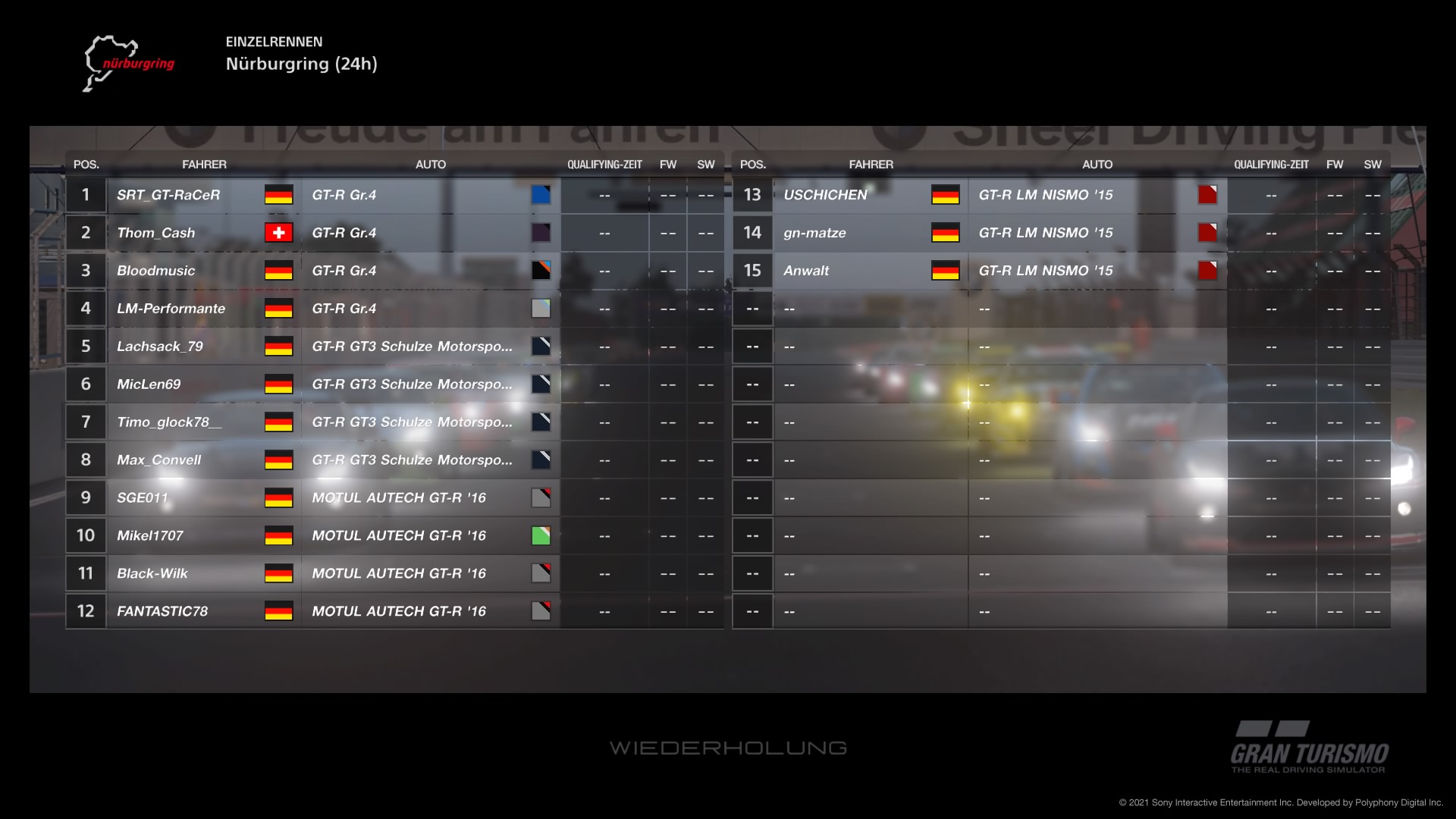The height and width of the screenshot is (819, 1456).
Task: Click the Nürburgring track logo
Action: tap(129, 62)
